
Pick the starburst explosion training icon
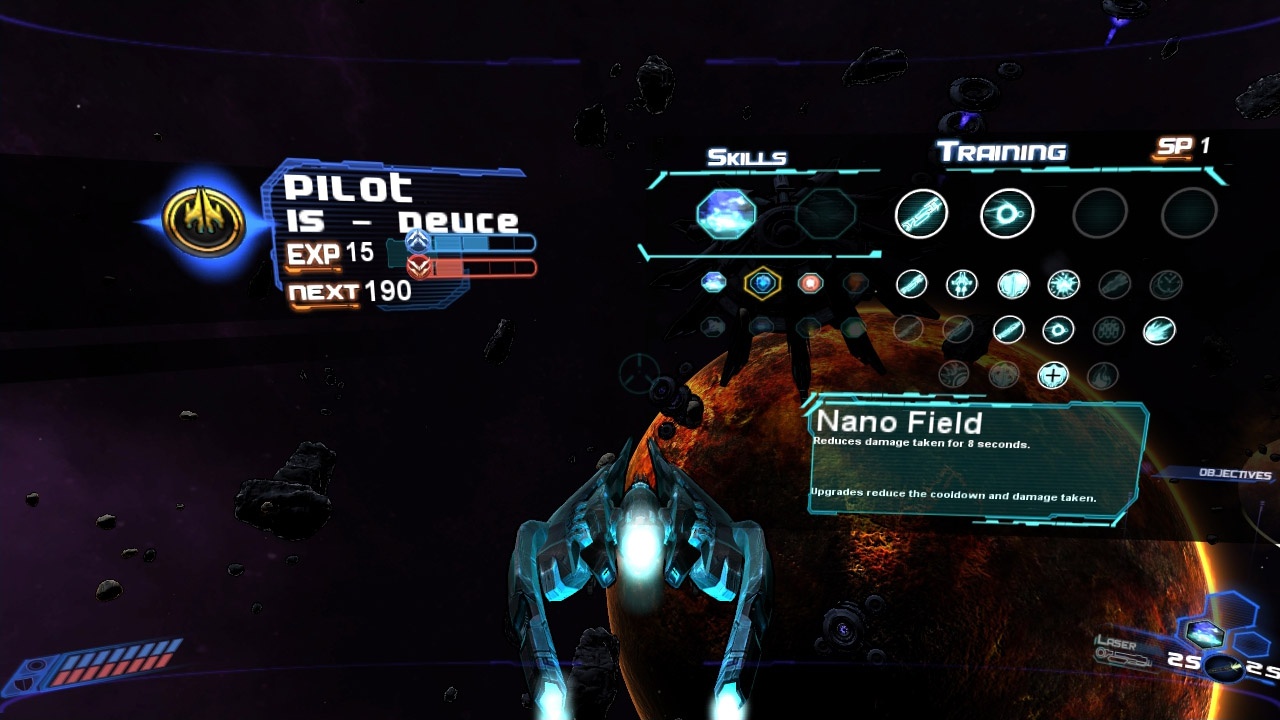1063,285
